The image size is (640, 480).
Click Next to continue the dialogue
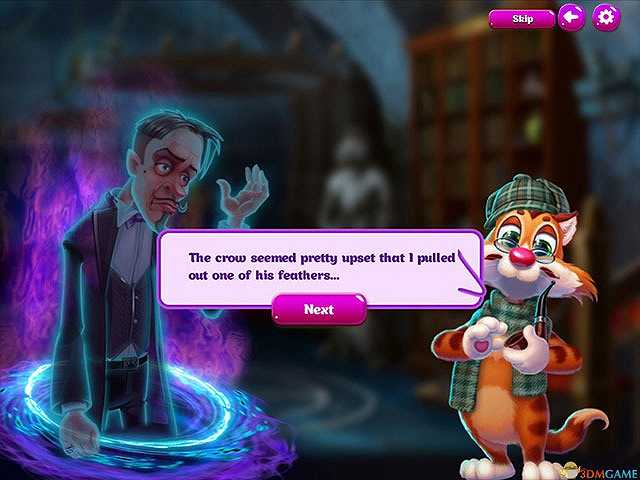click(319, 309)
